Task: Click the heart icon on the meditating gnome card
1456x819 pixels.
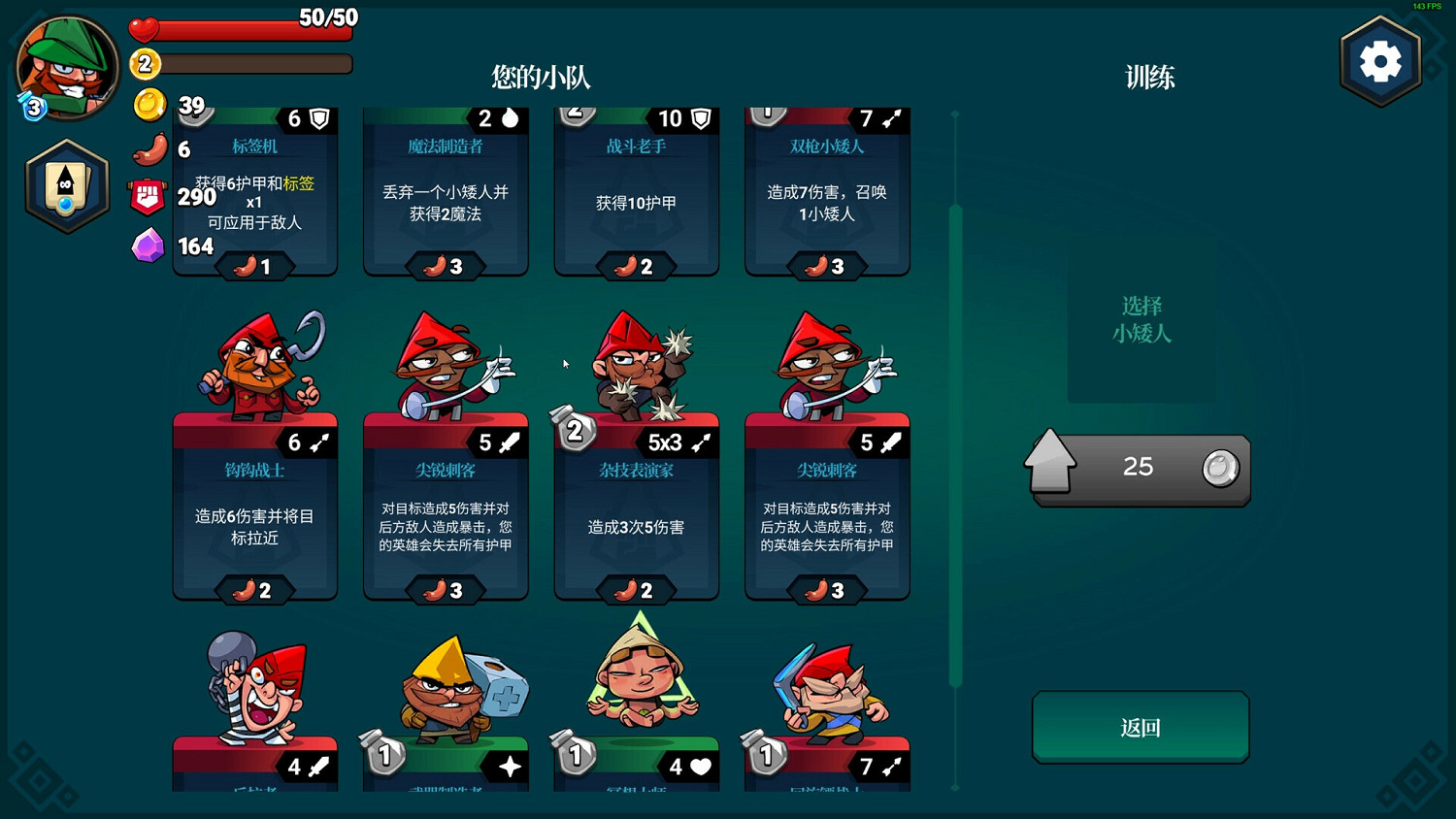Action: 701,766
